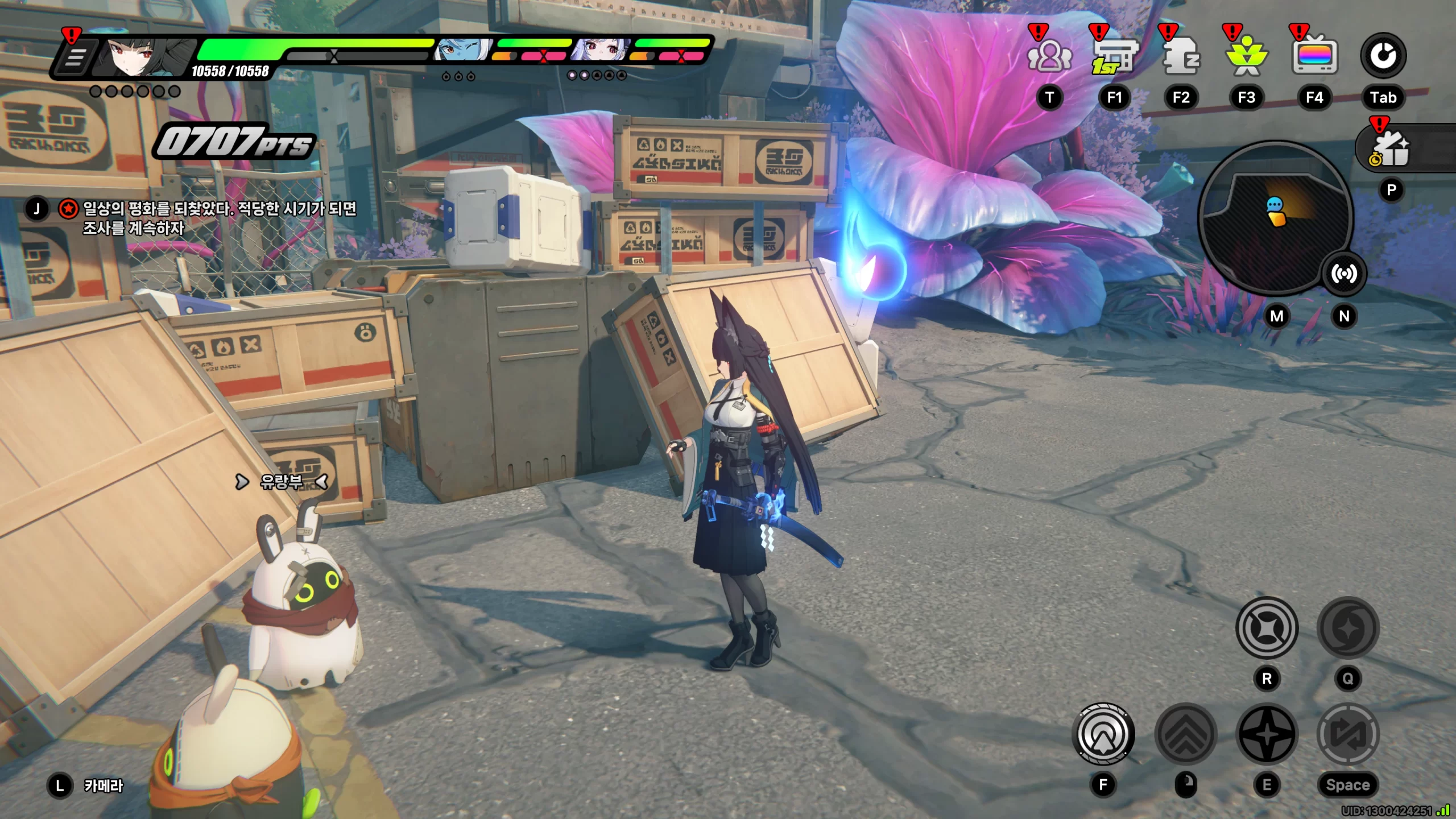Open the 1st ranking shop icon
The image size is (1456, 819).
1114,57
